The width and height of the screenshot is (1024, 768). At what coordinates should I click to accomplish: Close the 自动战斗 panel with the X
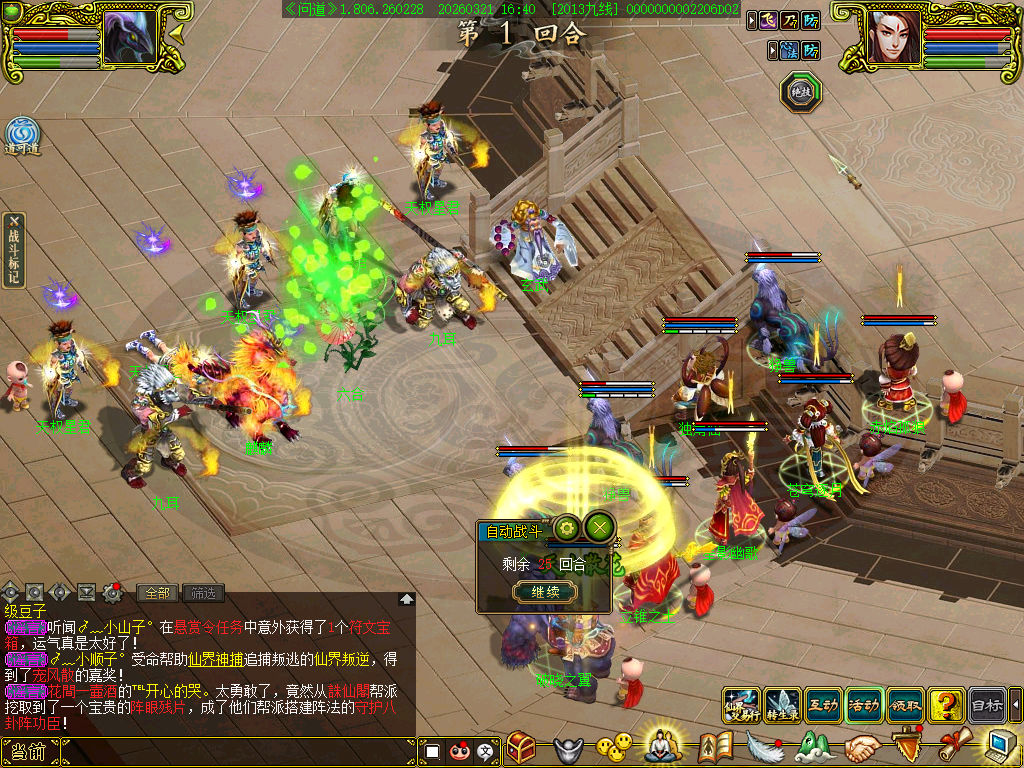[598, 527]
